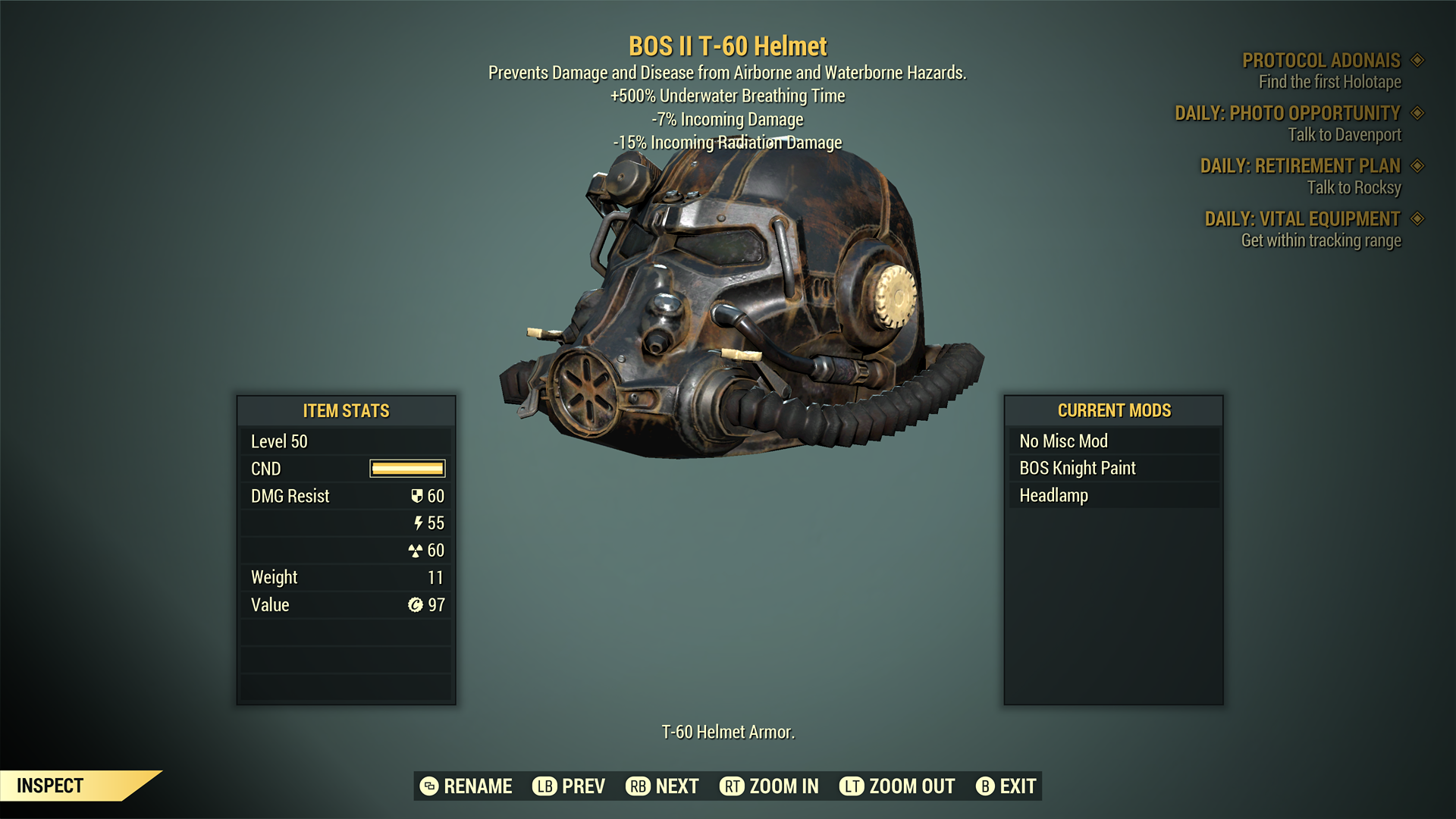This screenshot has width=1456, height=819.
Task: Click the shield icon next to DMG Resist
Action: coord(416,495)
